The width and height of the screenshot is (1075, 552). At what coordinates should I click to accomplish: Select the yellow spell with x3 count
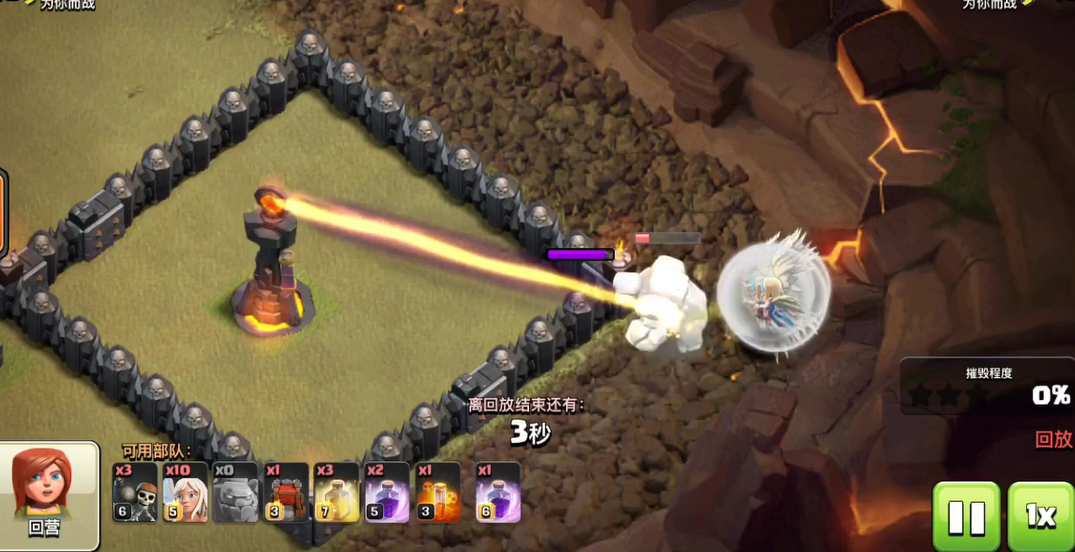tap(336, 492)
